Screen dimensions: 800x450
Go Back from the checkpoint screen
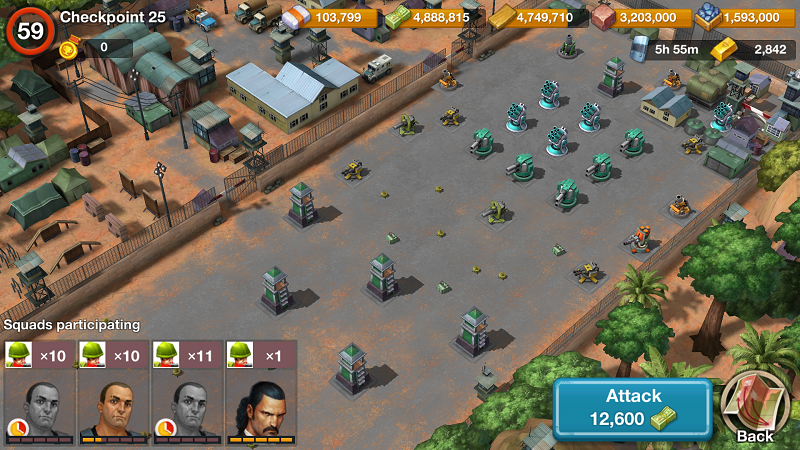point(755,408)
